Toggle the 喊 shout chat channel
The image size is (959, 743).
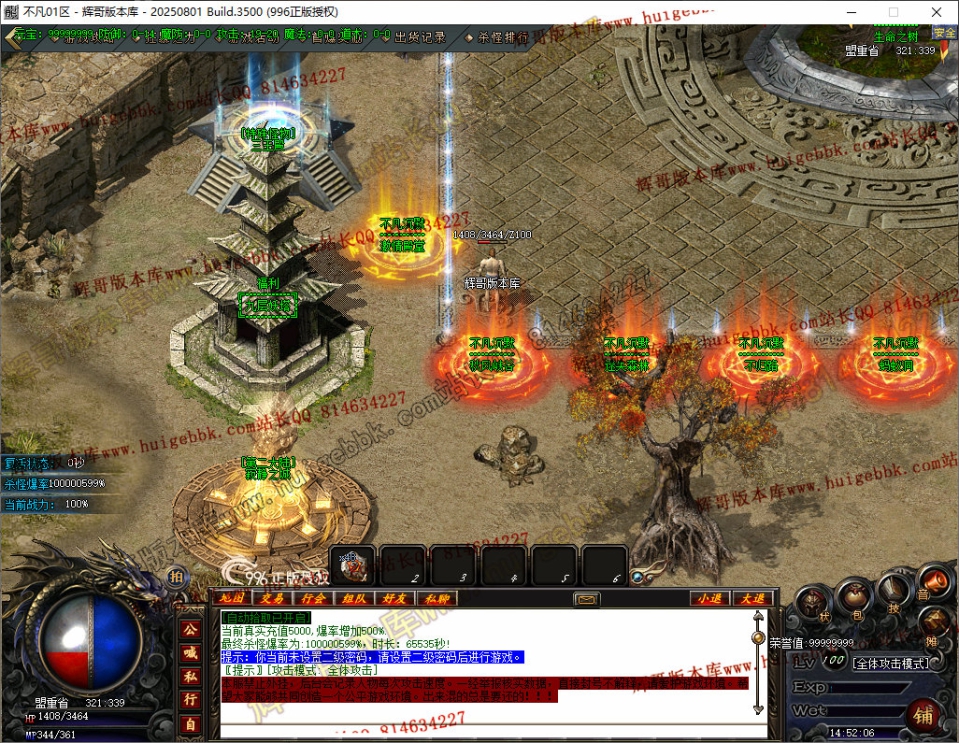(189, 652)
